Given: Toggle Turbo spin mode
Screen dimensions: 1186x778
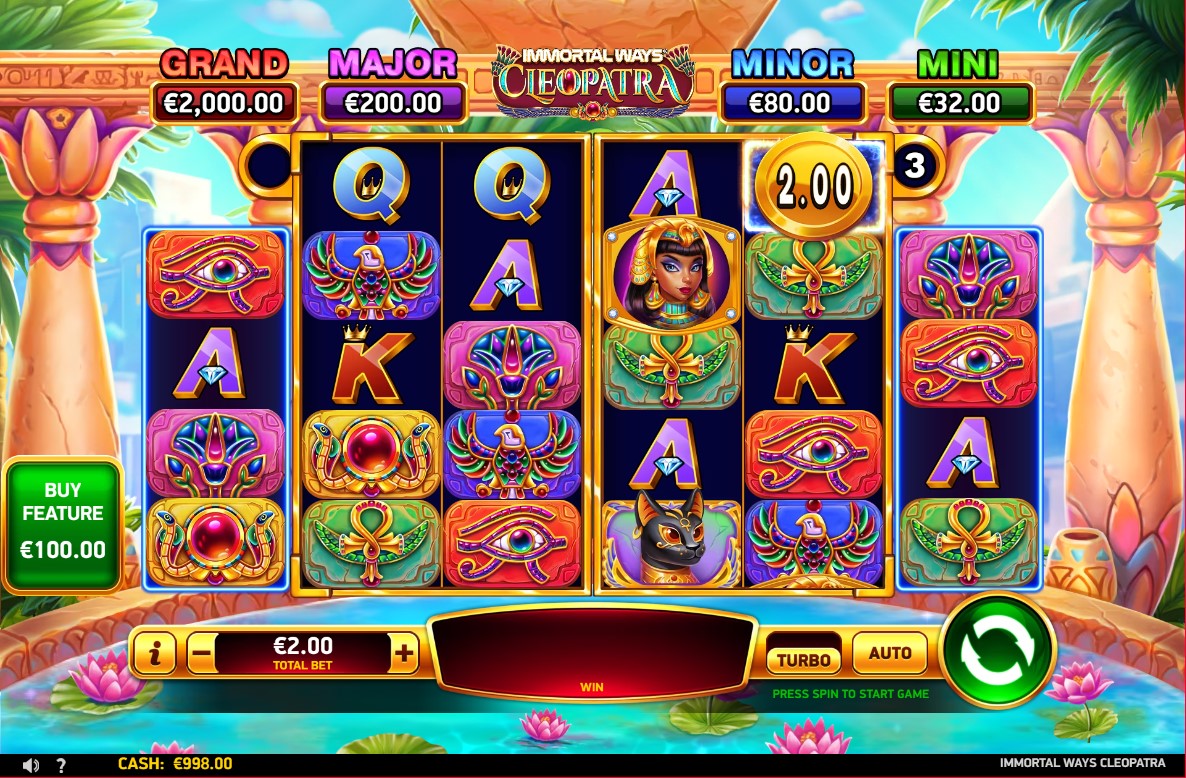Looking at the screenshot, I should point(804,658).
